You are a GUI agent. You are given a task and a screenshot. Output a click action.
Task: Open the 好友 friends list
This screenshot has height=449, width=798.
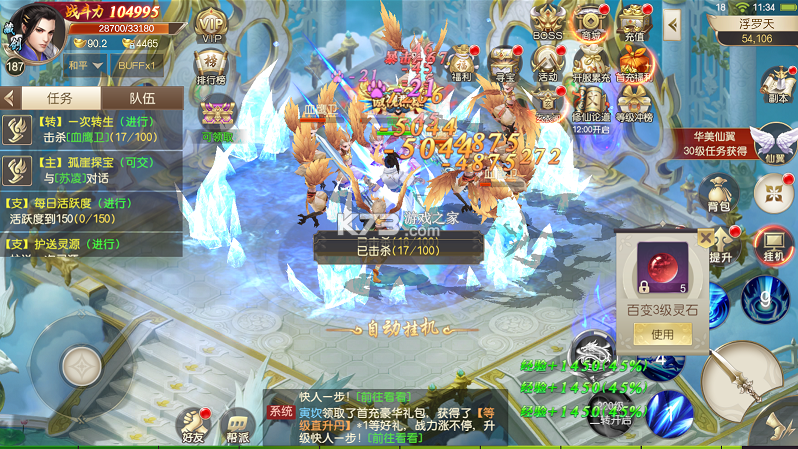point(193,424)
